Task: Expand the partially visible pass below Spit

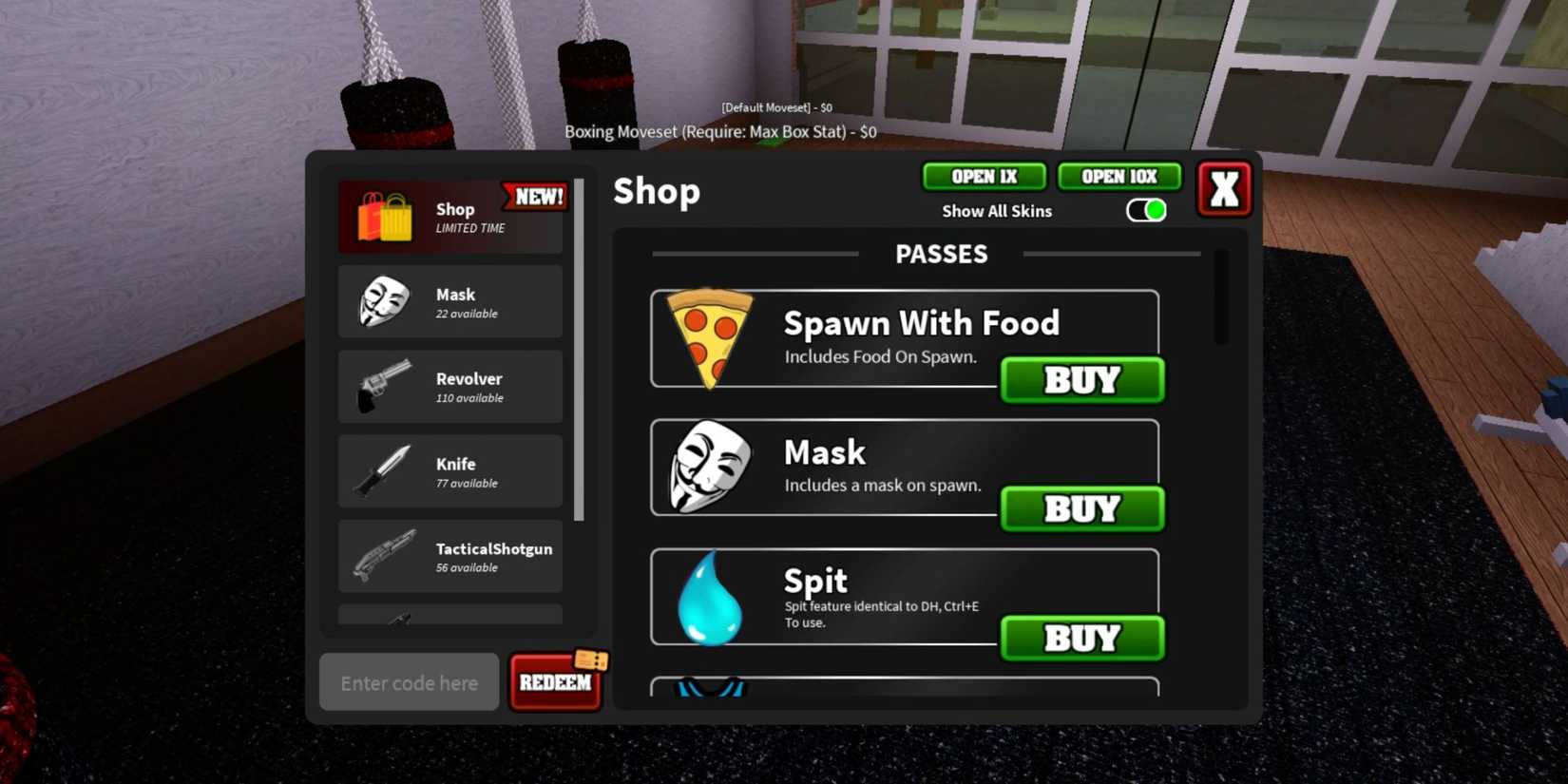Action: 903,689
